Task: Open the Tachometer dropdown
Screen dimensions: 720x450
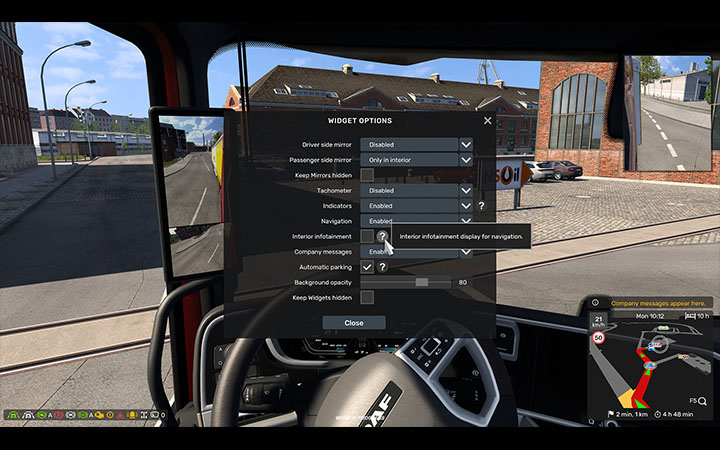Action: pos(466,190)
